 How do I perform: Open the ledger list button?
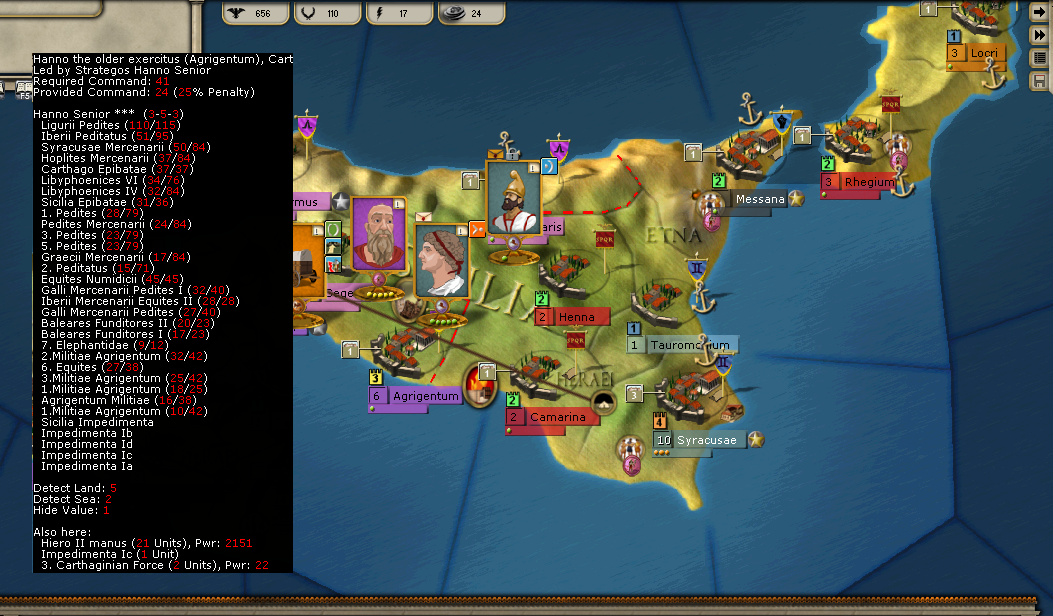pos(1040,57)
